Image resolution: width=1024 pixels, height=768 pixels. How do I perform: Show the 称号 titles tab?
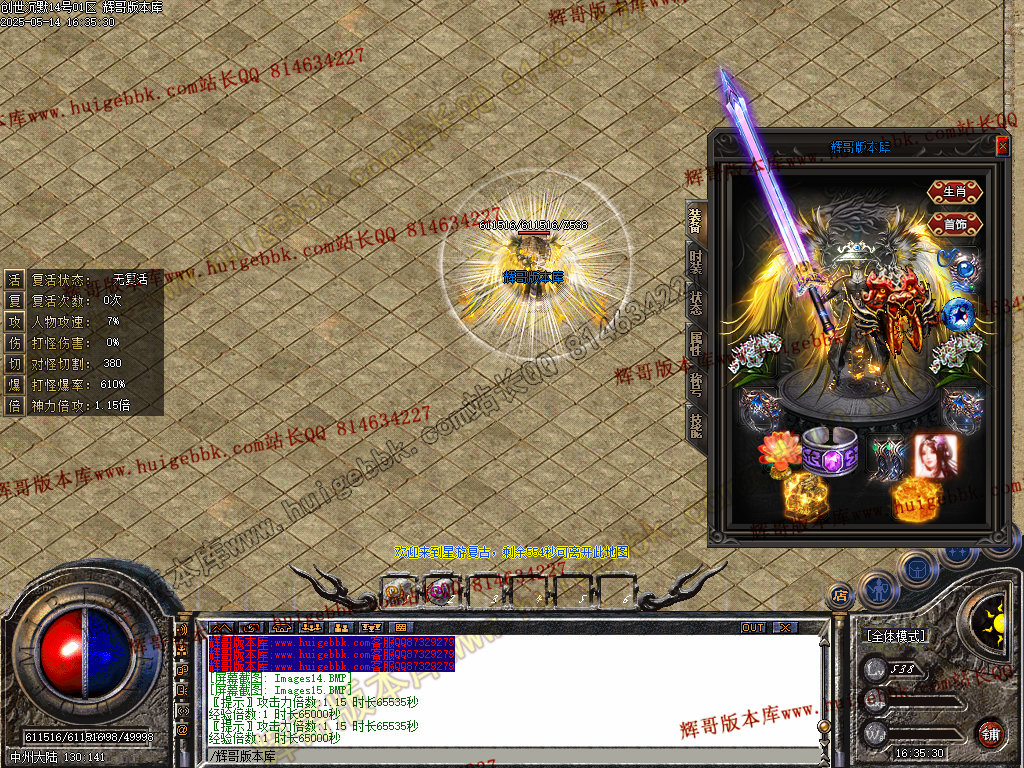point(696,383)
